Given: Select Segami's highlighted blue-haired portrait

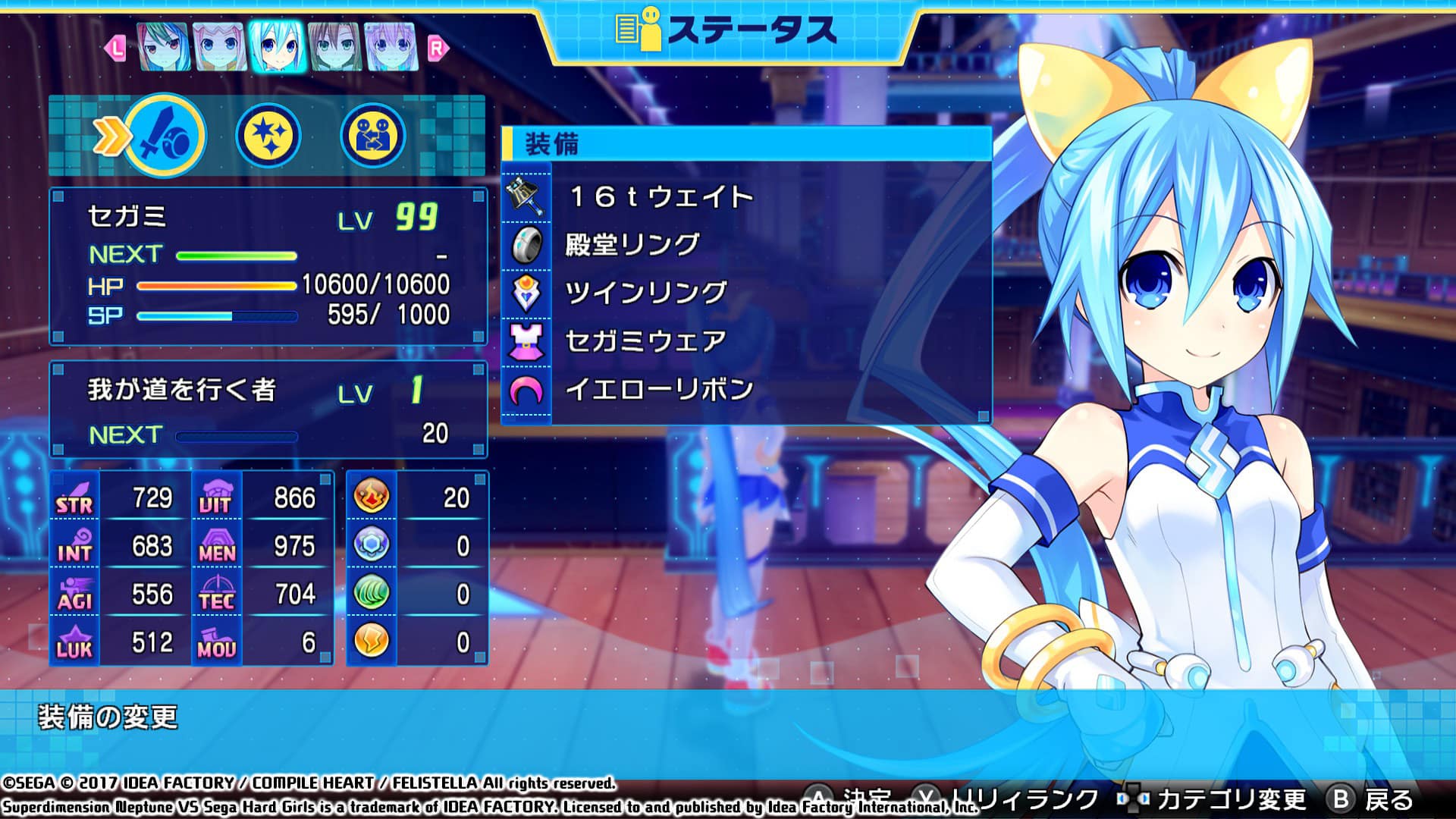Looking at the screenshot, I should 277,46.
